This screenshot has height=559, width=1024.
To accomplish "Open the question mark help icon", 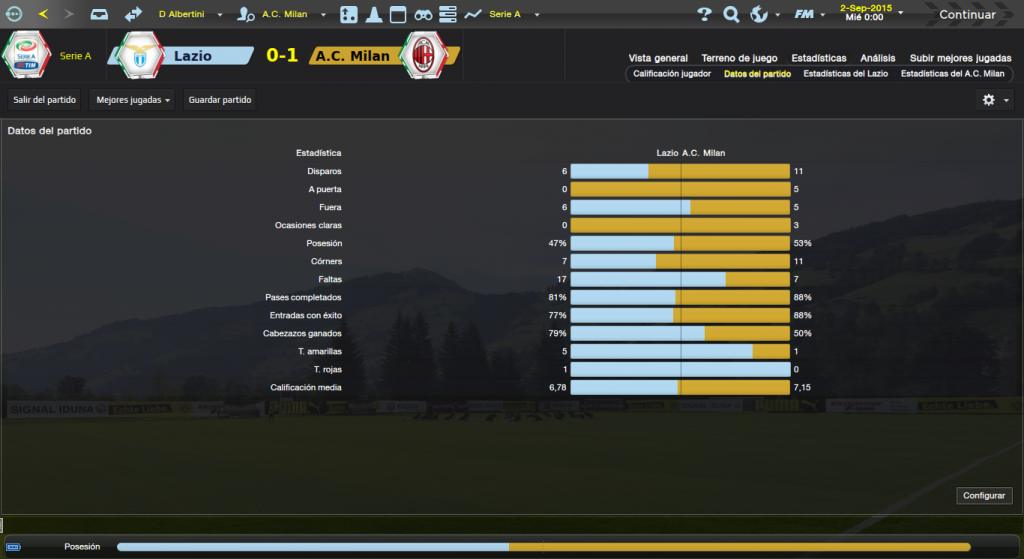I will [704, 15].
